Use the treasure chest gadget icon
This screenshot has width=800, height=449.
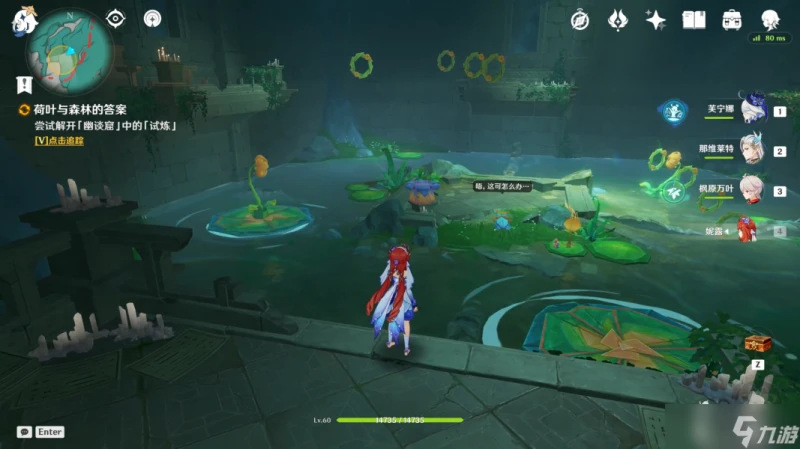757,344
